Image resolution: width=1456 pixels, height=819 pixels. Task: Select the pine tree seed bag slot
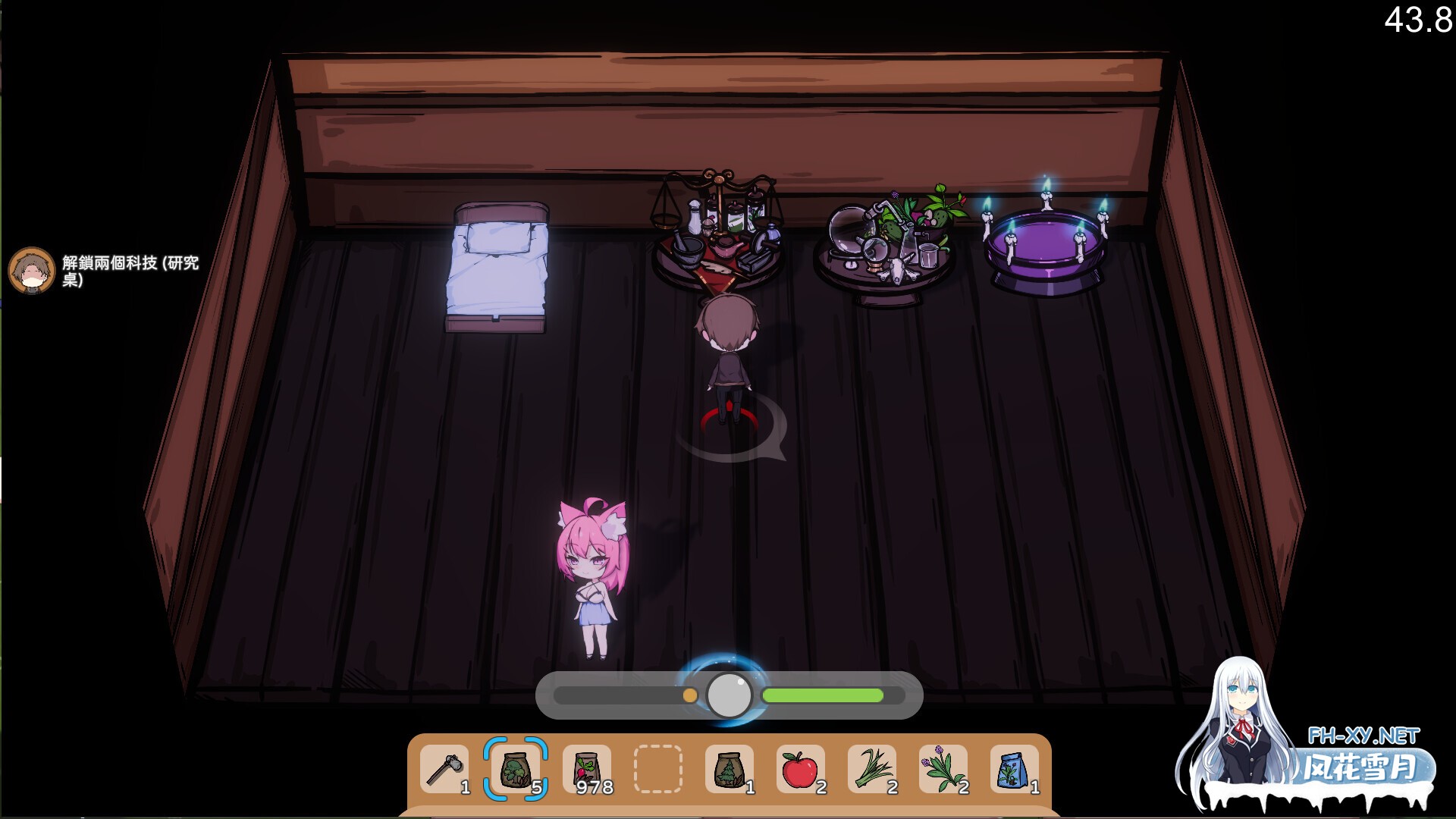730,769
